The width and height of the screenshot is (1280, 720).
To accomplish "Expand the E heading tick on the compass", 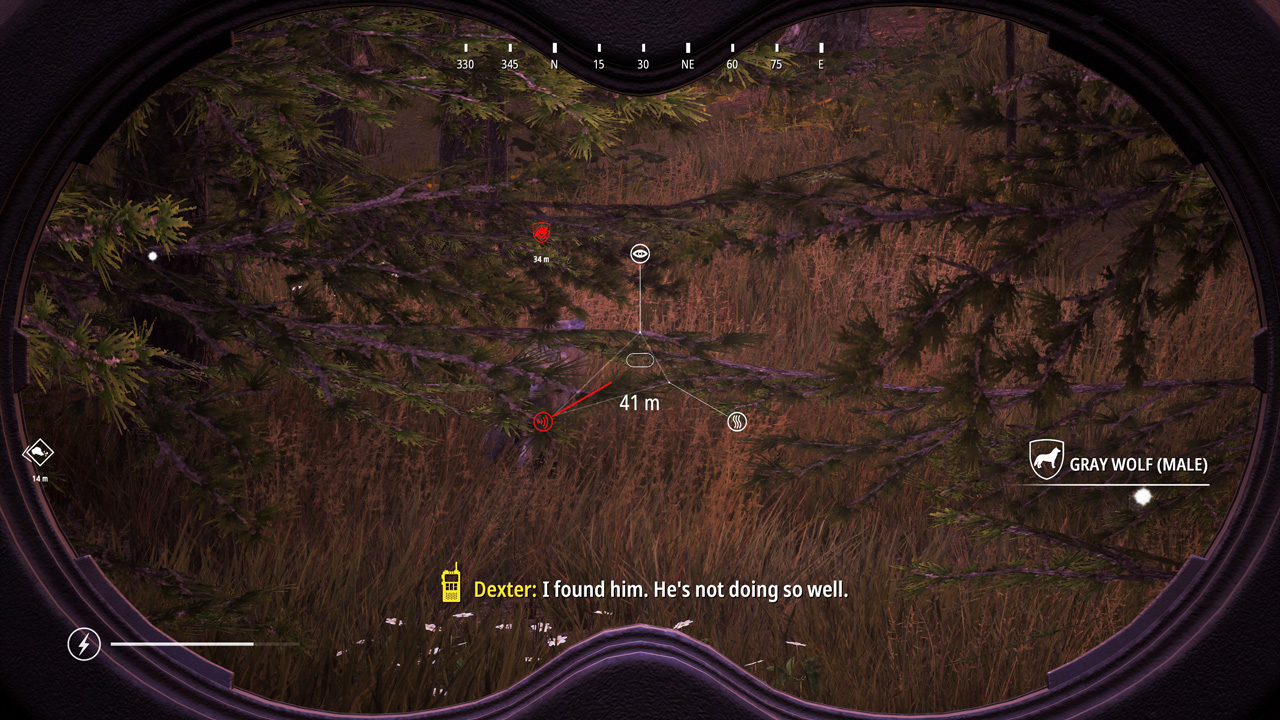I will [x=821, y=63].
